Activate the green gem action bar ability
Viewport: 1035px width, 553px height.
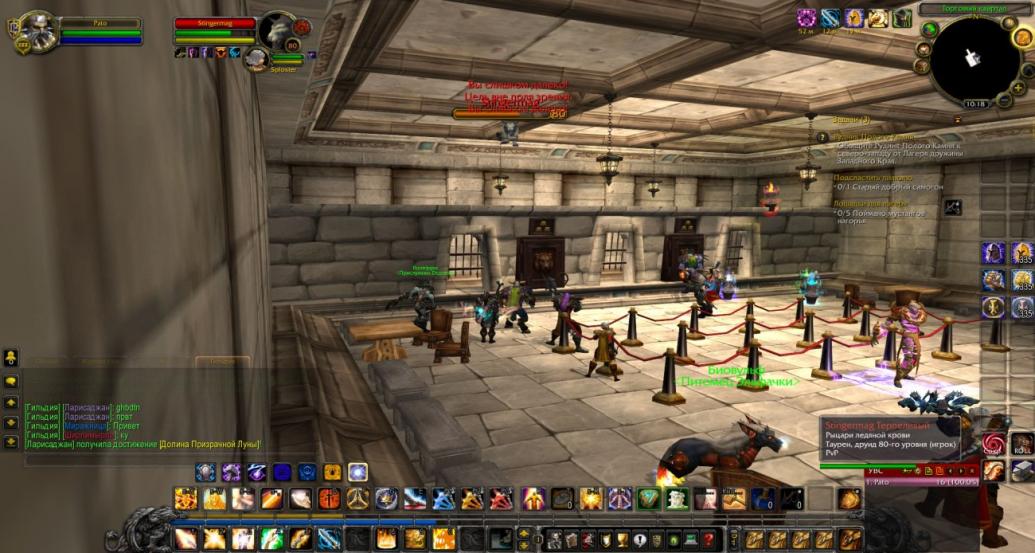click(x=651, y=498)
